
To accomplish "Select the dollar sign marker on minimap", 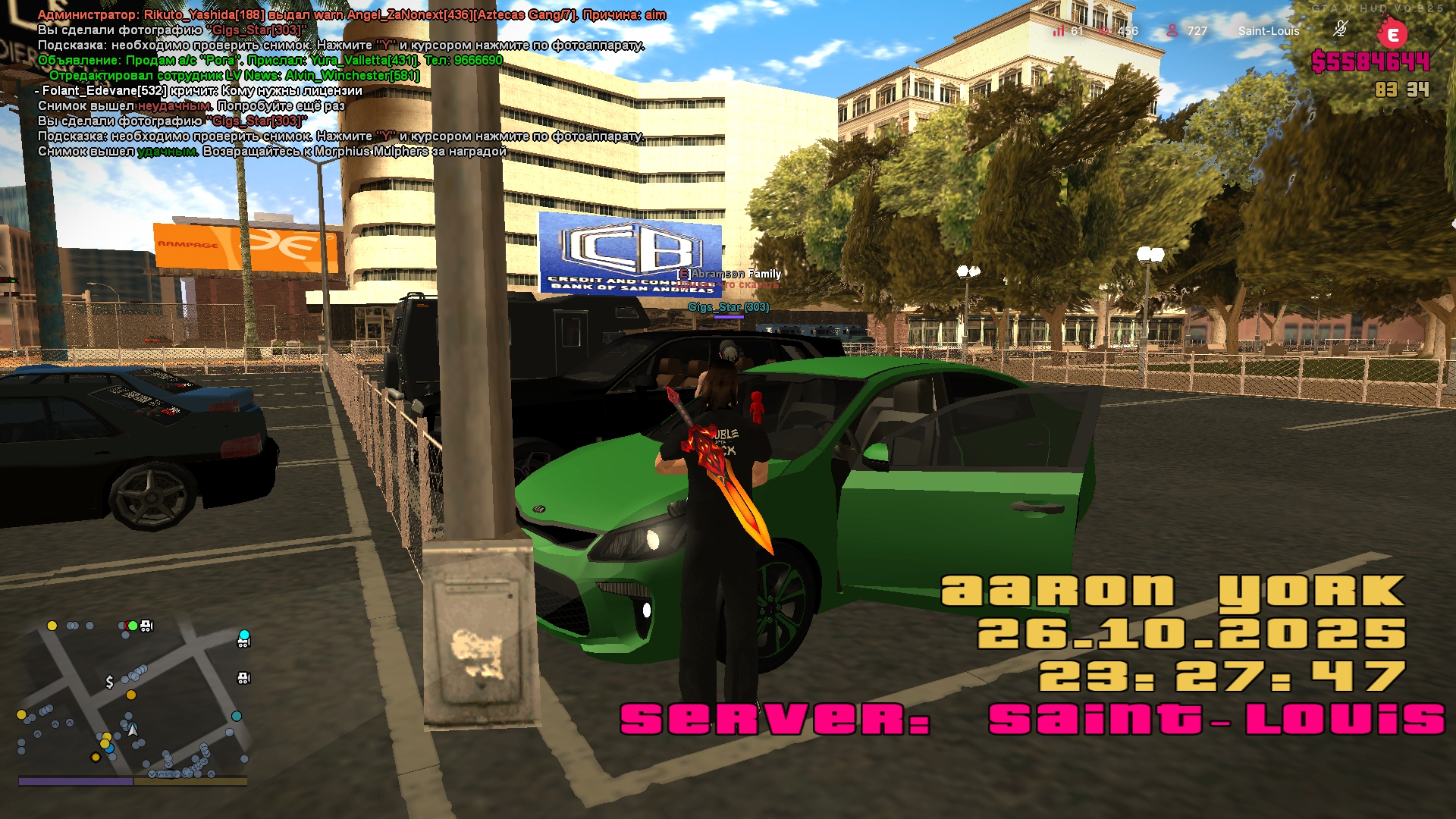I will tap(110, 682).
